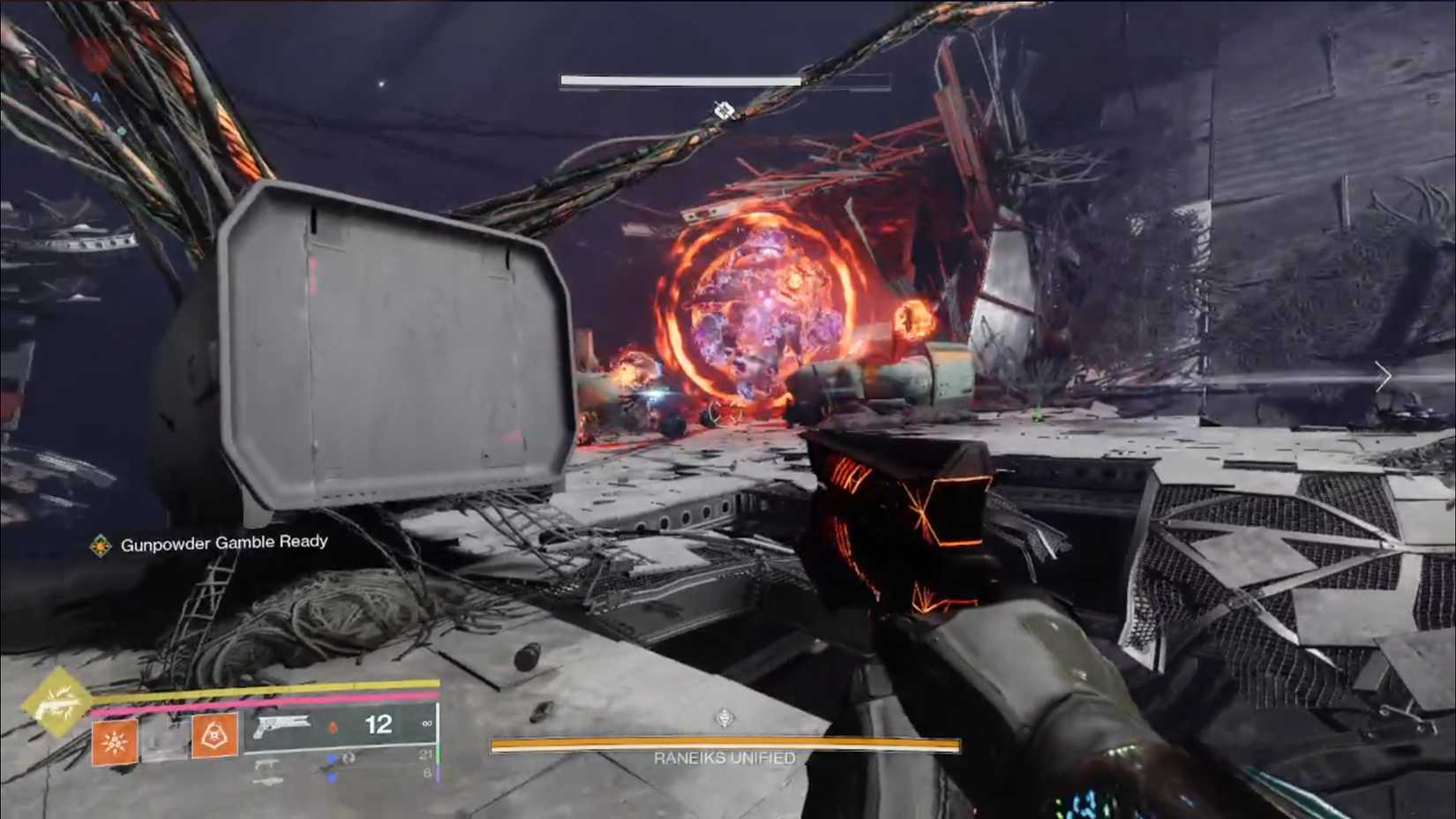Select the equipped hand cannon weapon icon
Screen dimensions: 1456x819
(281, 726)
